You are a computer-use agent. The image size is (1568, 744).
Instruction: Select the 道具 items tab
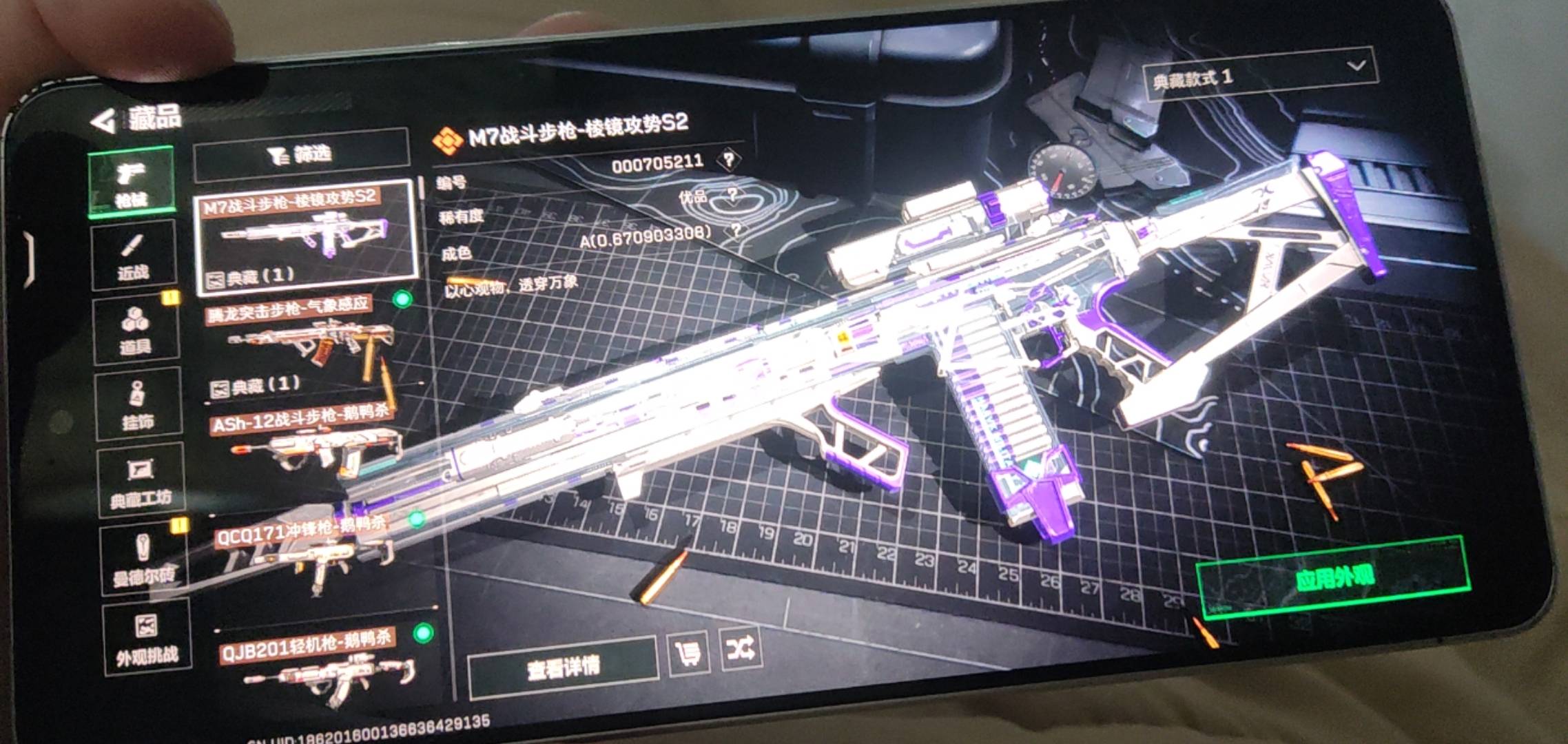point(136,331)
